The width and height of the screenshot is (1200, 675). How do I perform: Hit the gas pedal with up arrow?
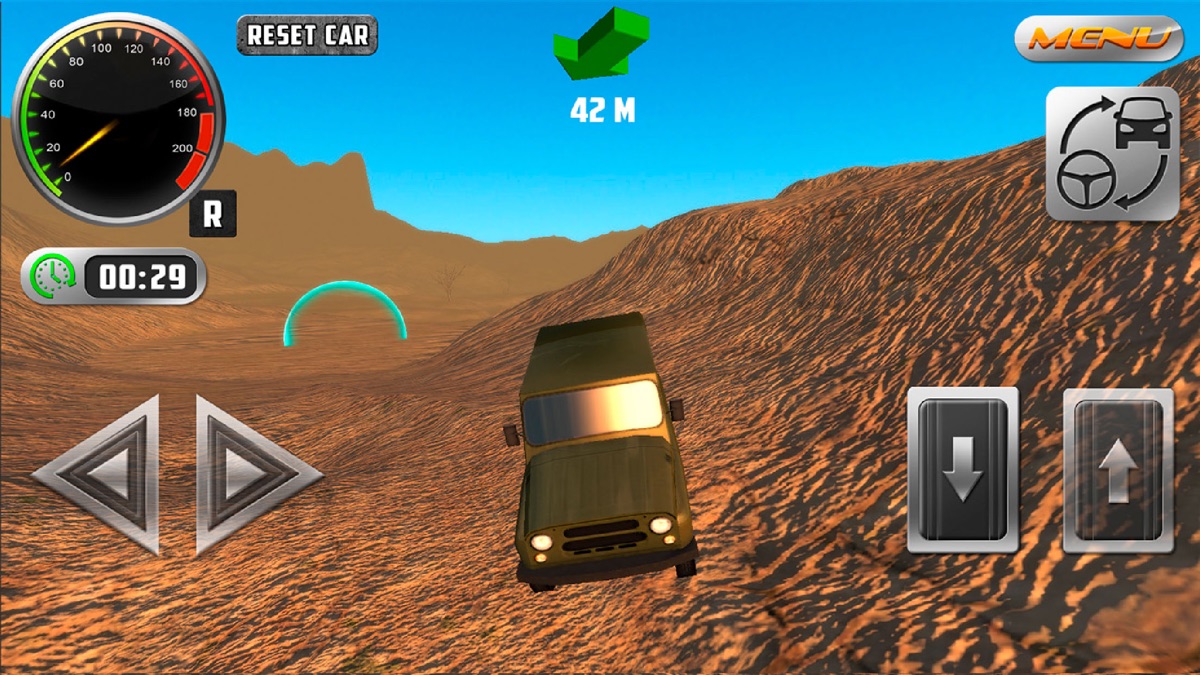[1117, 470]
